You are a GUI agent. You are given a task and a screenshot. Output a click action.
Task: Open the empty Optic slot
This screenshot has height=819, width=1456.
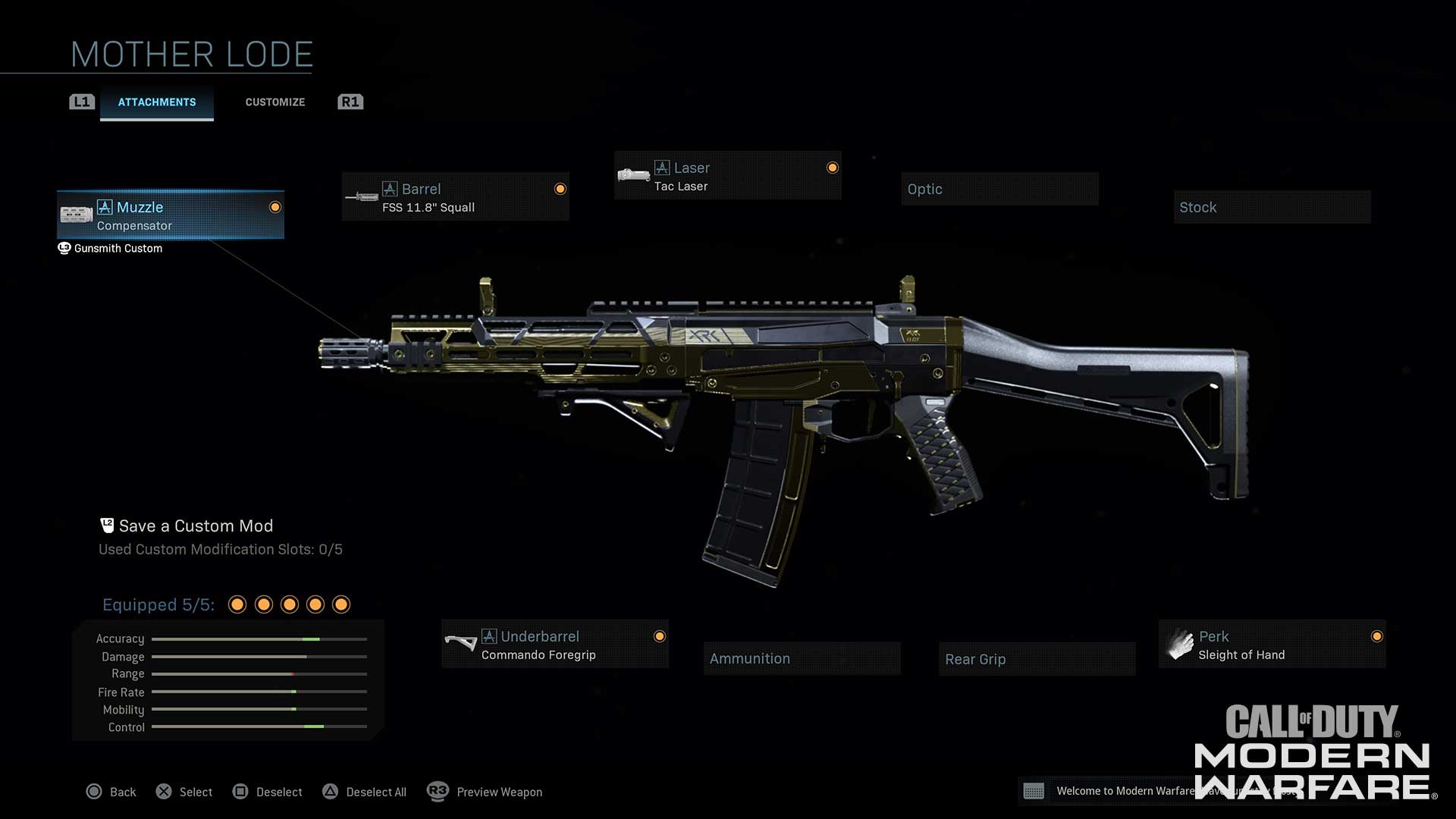tap(999, 190)
